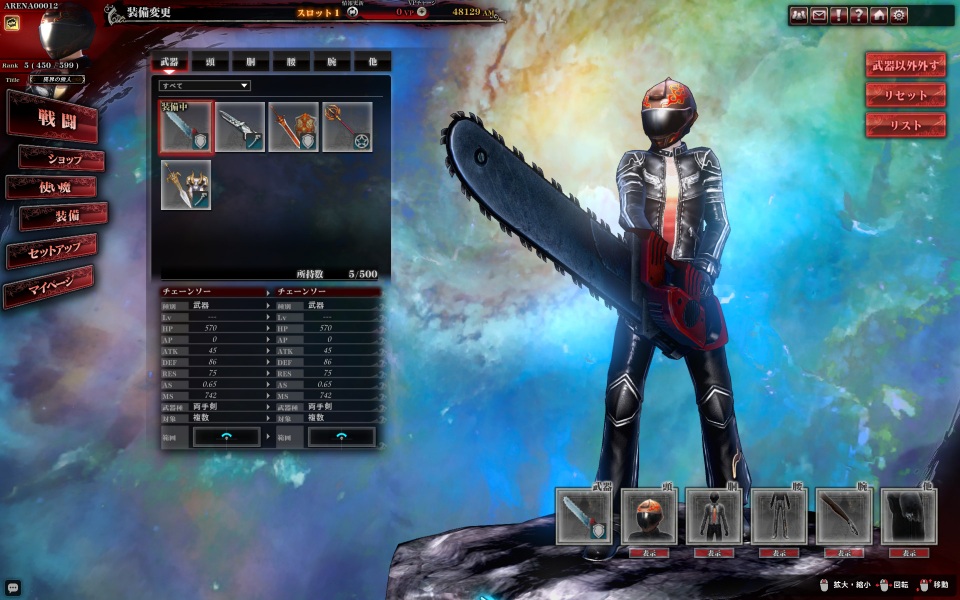The image size is (960, 600).
Task: Click the 武器以外外す unequip button
Action: click(x=905, y=65)
